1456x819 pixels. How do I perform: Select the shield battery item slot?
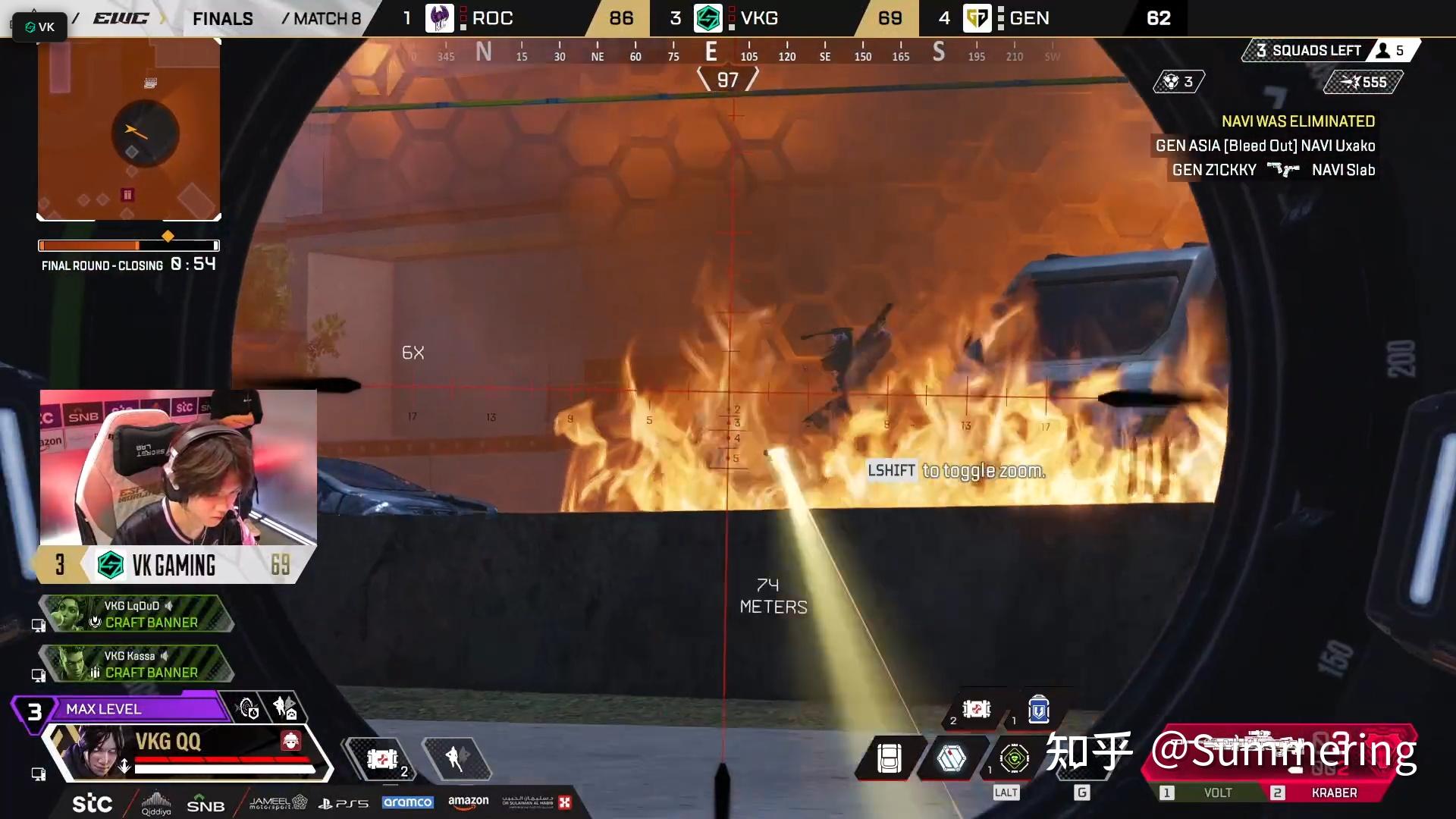1038,710
